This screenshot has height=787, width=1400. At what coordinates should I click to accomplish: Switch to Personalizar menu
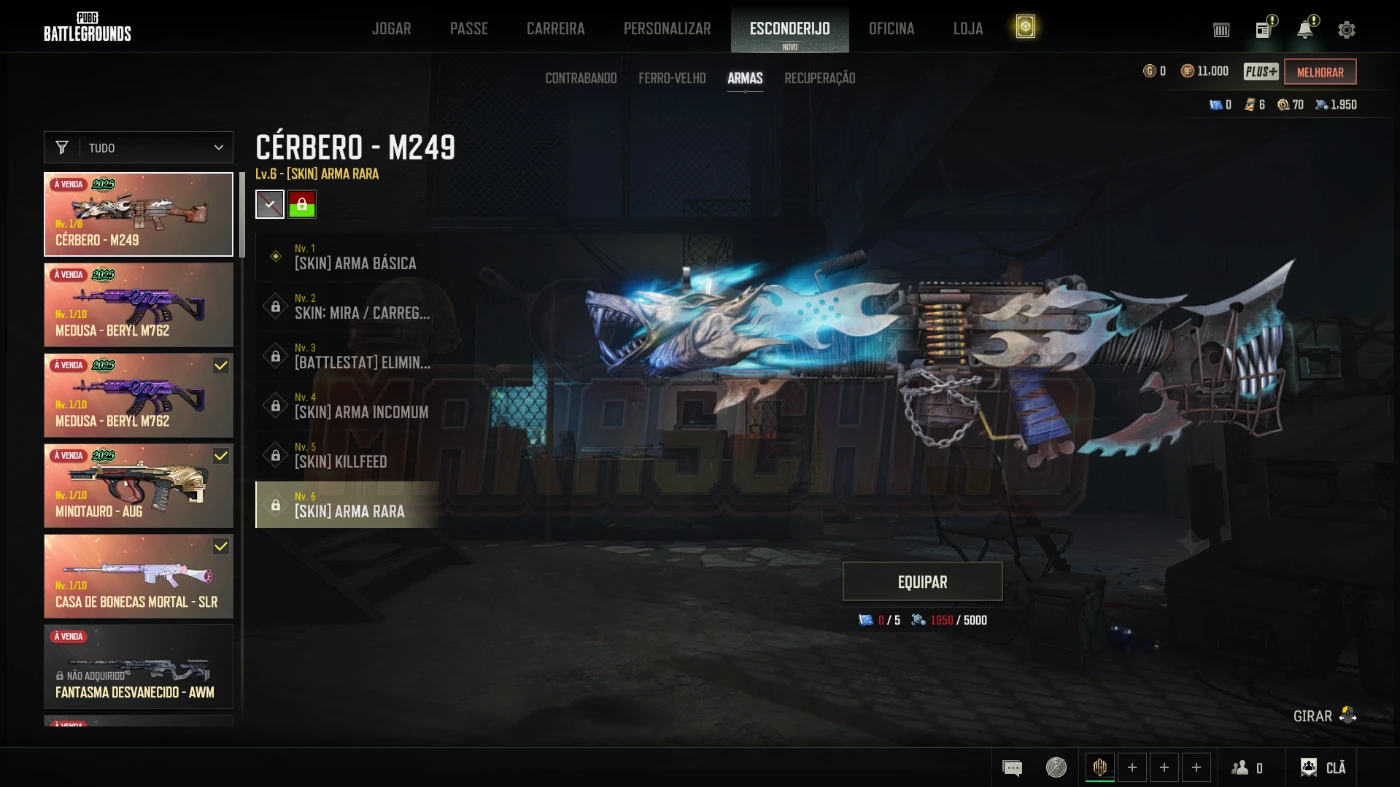click(x=667, y=28)
